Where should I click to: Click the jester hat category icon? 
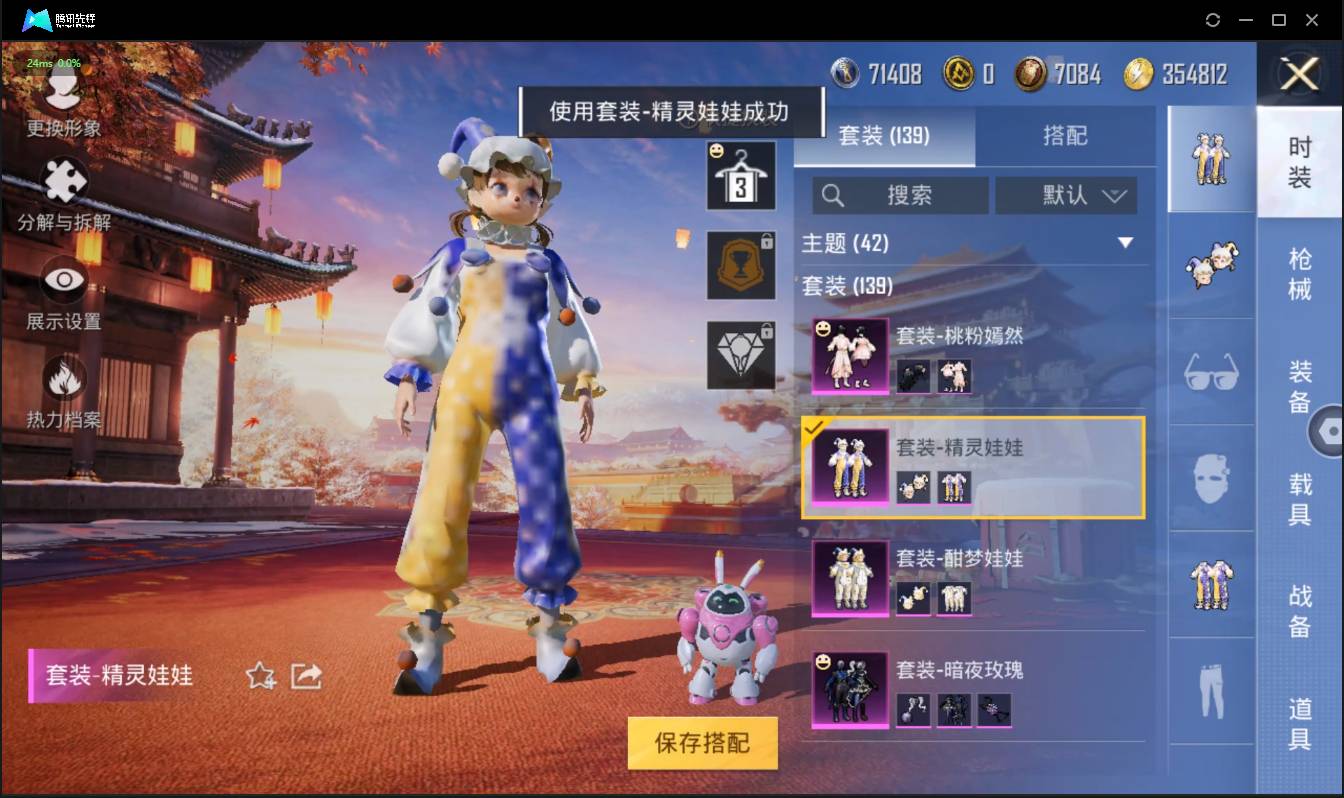click(x=1210, y=265)
